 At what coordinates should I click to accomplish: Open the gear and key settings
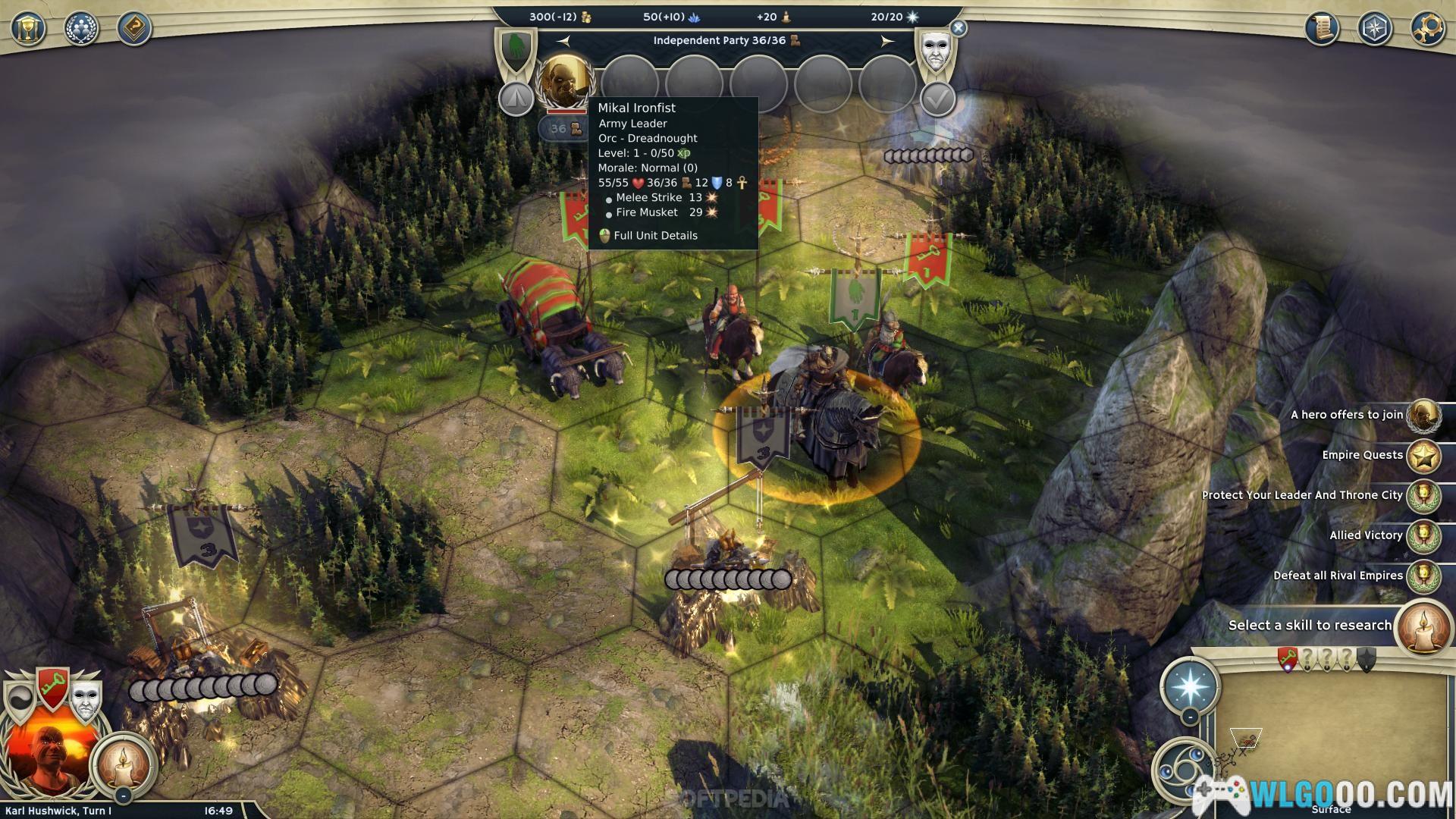coord(1428,29)
